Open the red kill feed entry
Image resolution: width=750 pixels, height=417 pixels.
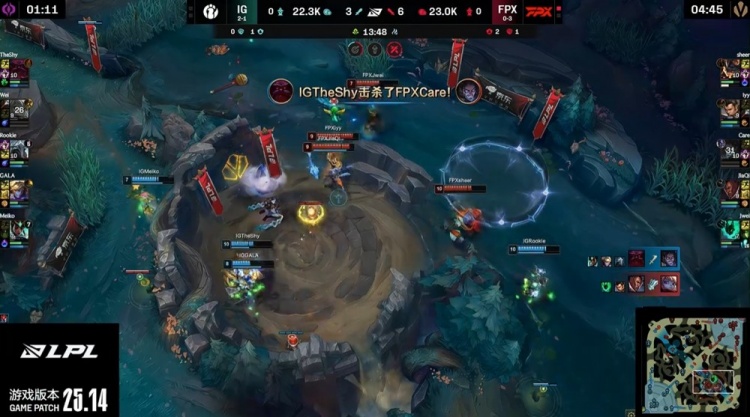tap(639, 285)
